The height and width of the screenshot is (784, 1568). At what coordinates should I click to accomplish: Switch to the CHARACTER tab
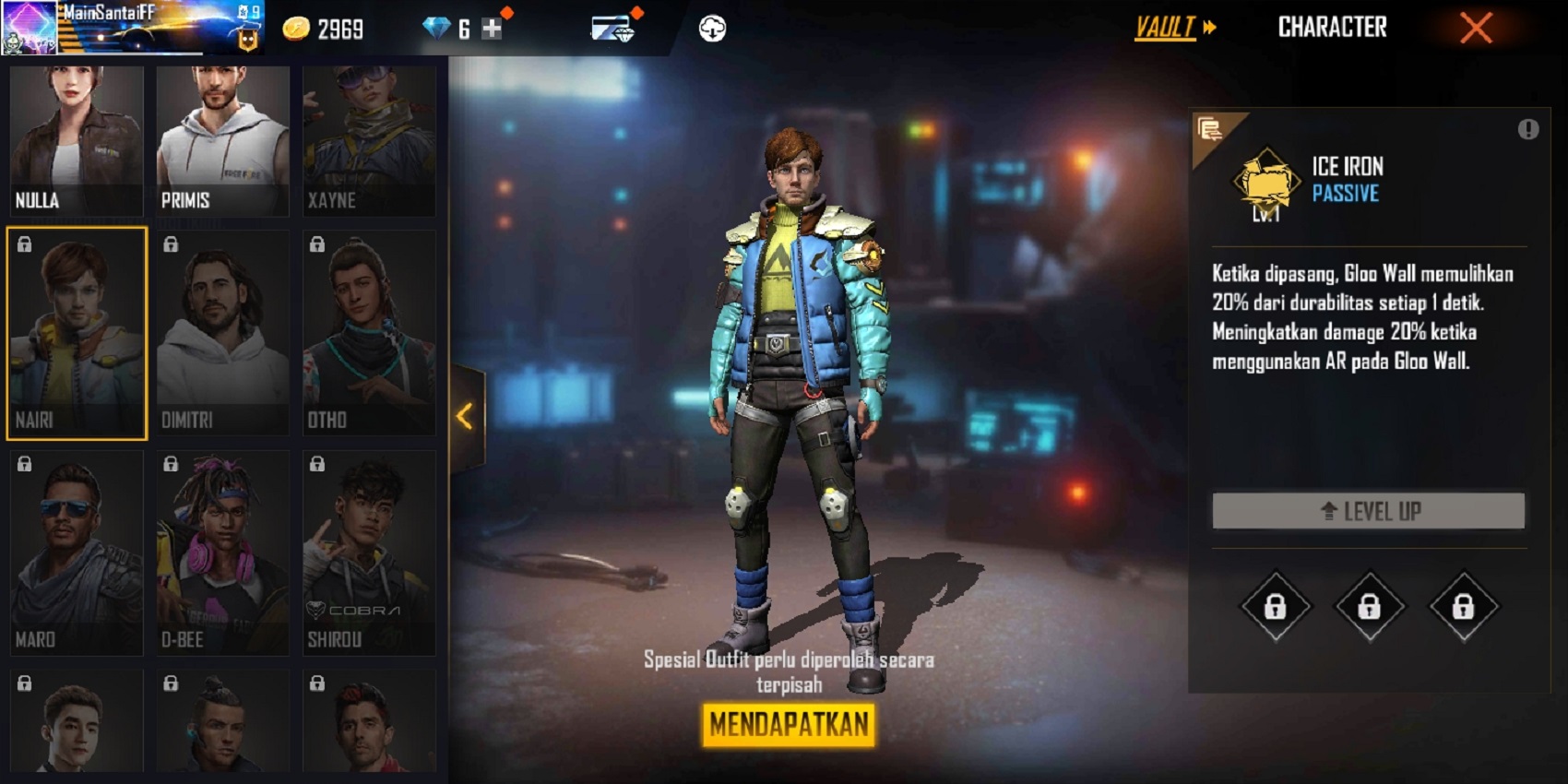[x=1333, y=27]
